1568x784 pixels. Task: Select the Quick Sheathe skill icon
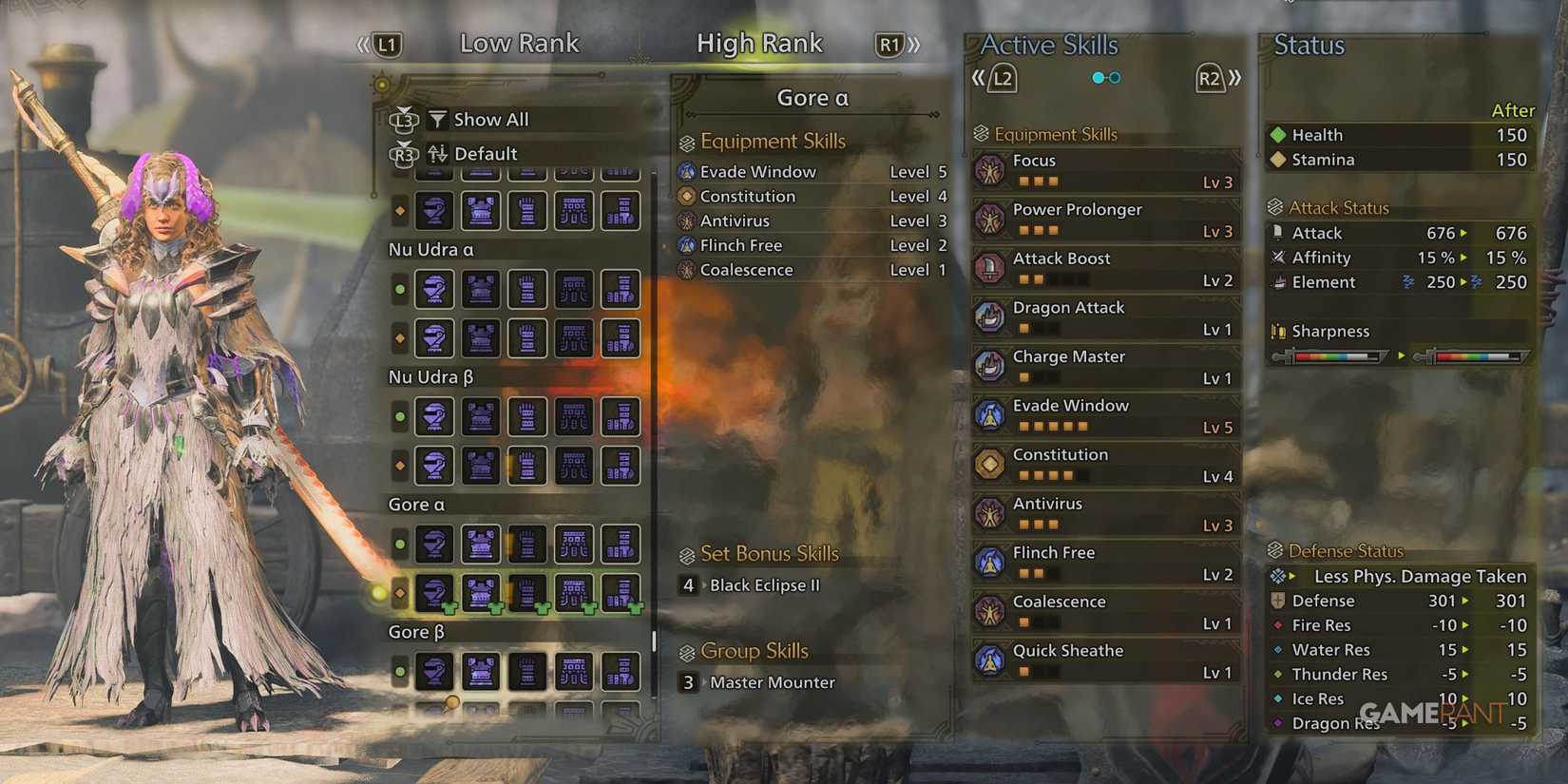coord(991,660)
